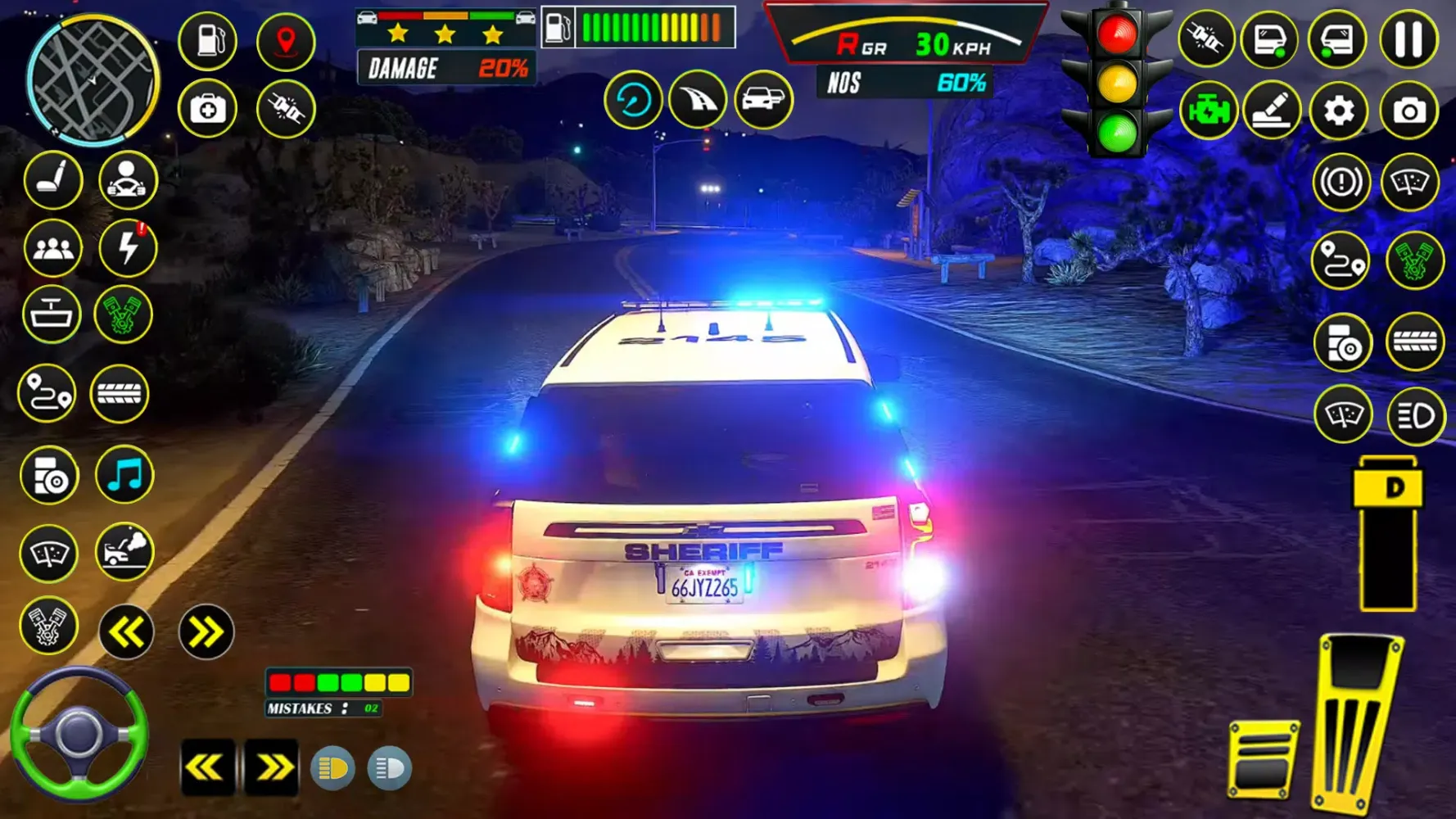This screenshot has width=1456, height=819.
Task: Select the fuel pump icon
Action: [x=207, y=40]
